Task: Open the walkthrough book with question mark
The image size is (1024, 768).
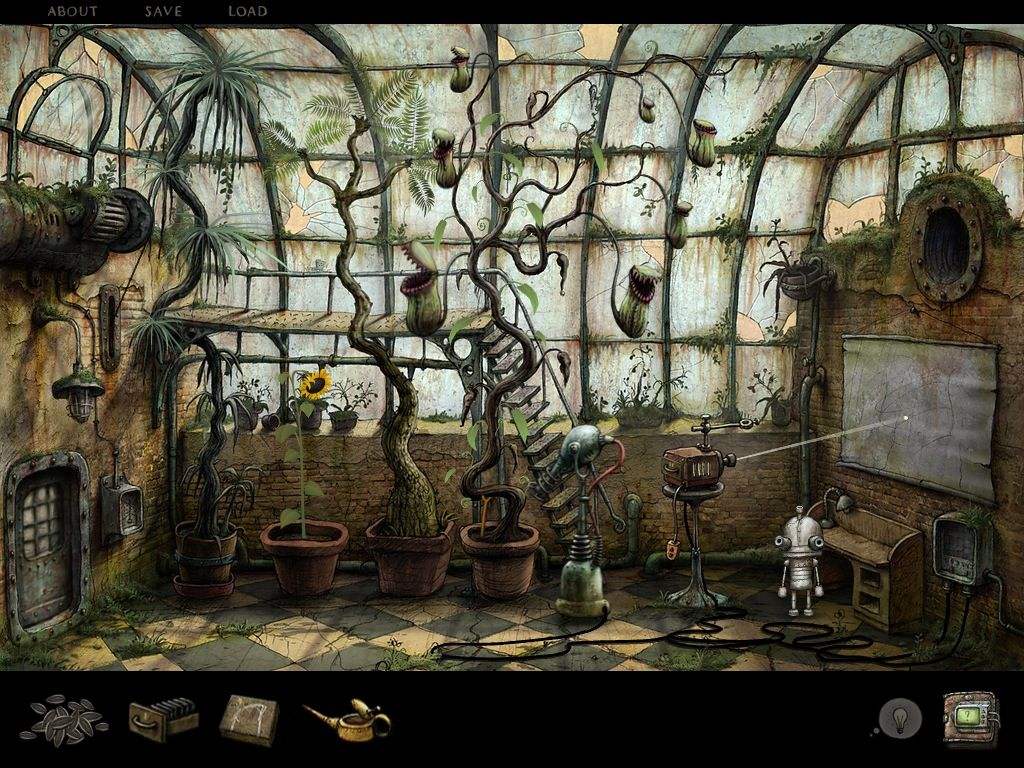Action: point(970,718)
